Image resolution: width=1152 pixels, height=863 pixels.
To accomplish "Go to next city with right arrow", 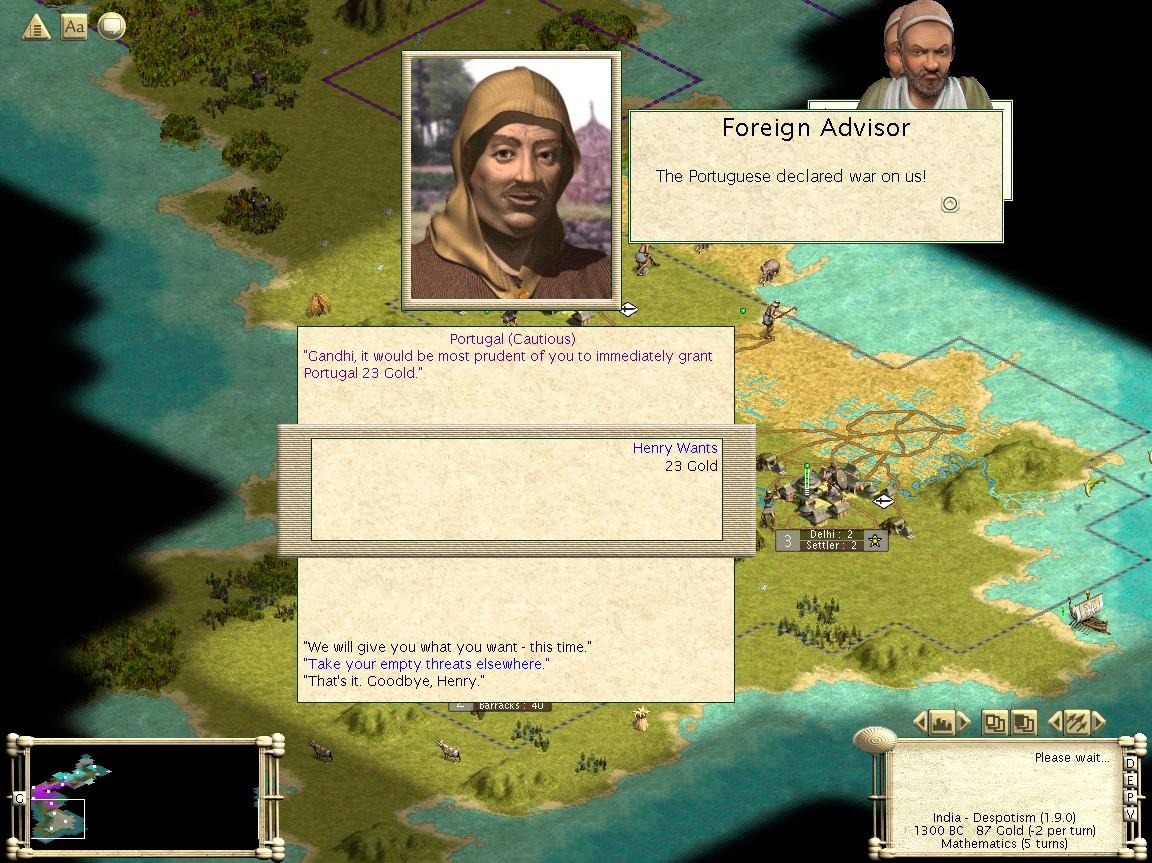I will 964,722.
